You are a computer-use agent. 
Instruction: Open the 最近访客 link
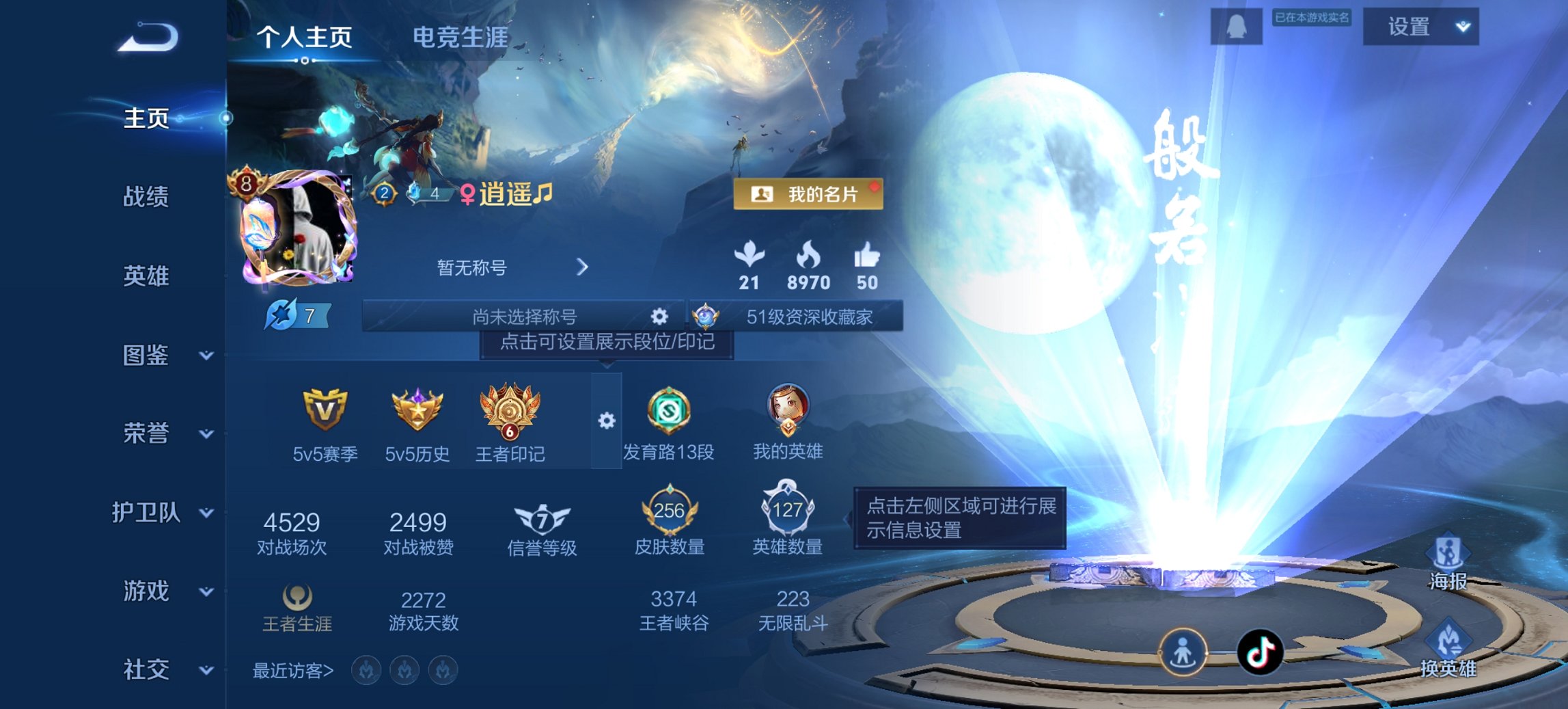(290, 672)
